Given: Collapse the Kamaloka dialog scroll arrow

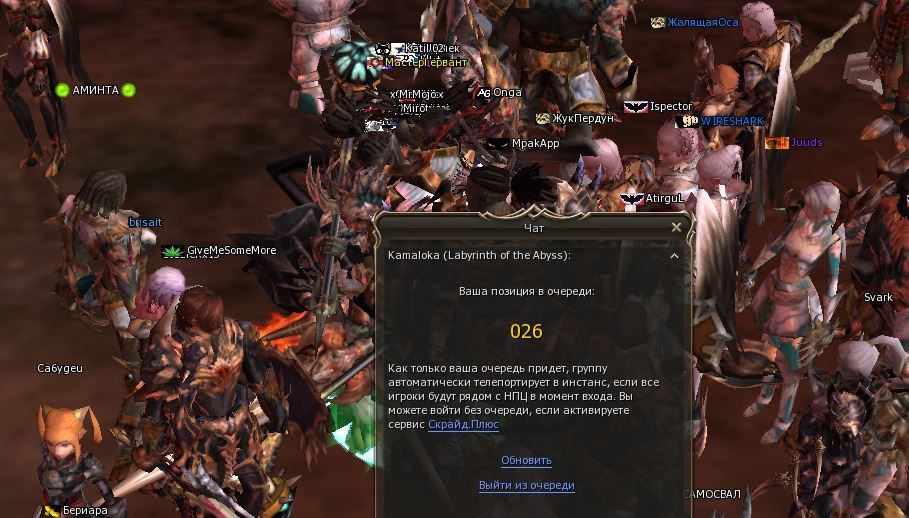Looking at the screenshot, I should coord(674,256).
